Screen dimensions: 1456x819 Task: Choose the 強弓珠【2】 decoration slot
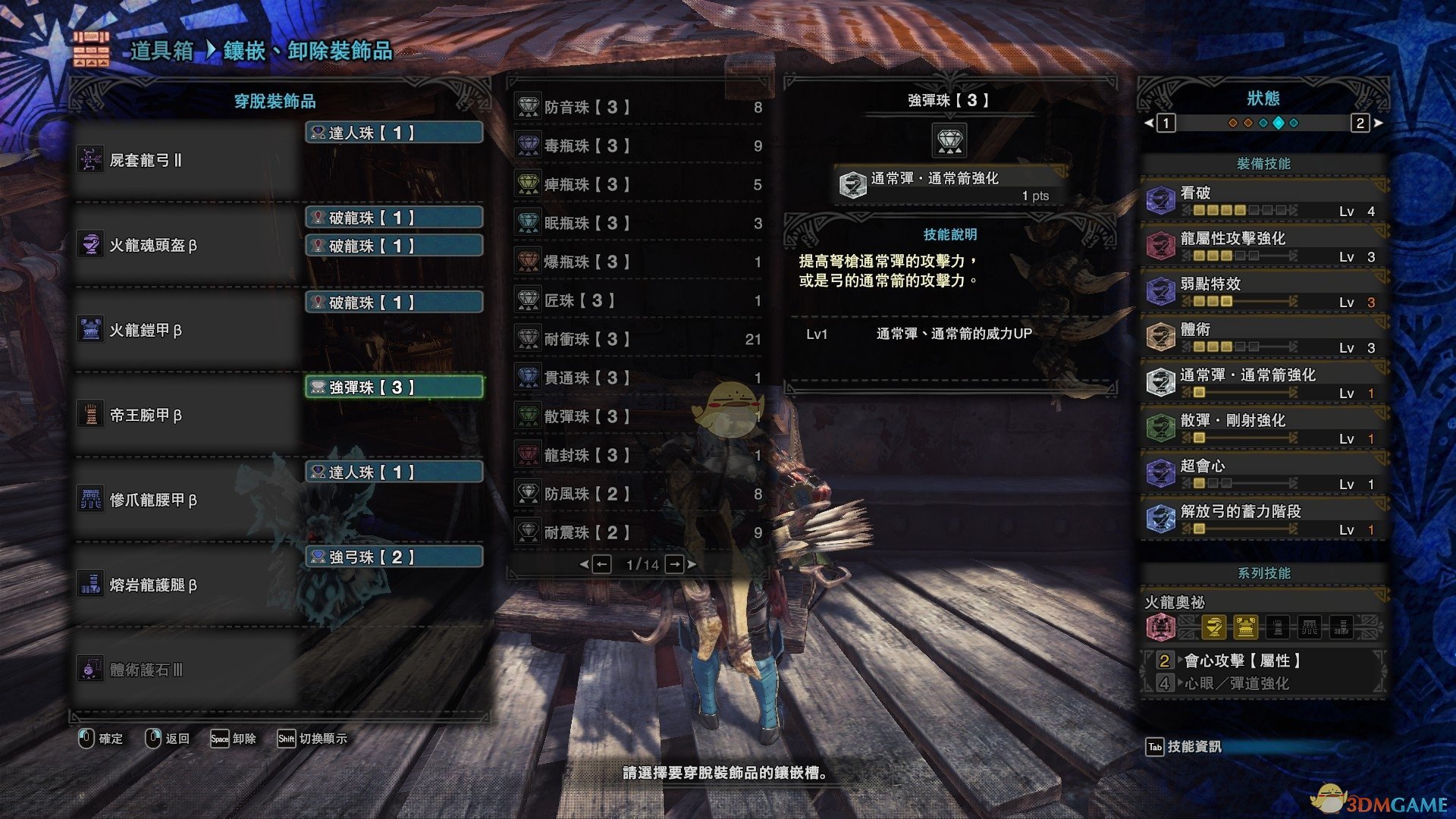click(x=394, y=557)
